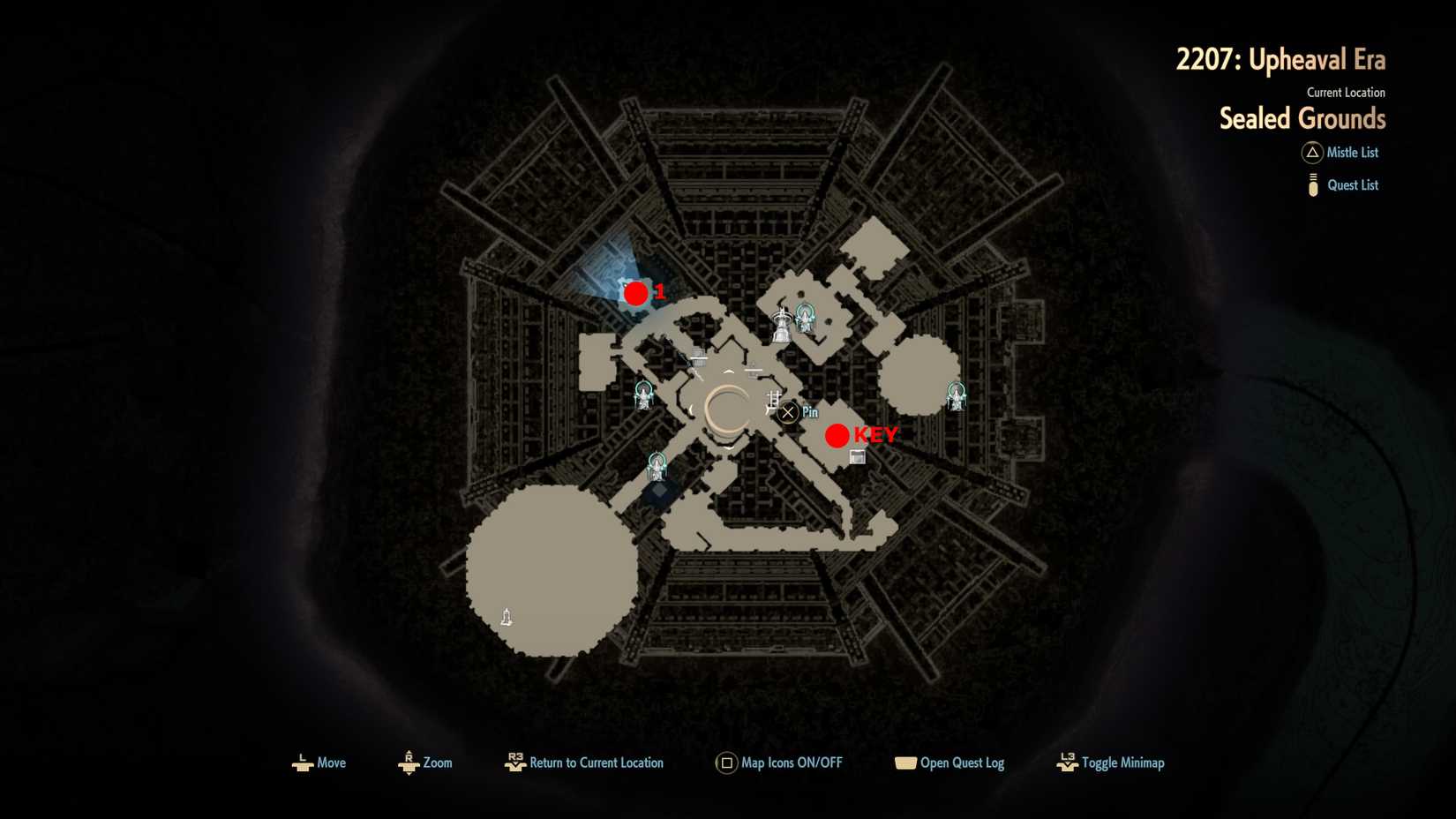Select the mistle icon on the map's right edge
The width and height of the screenshot is (1456, 819).
point(955,397)
